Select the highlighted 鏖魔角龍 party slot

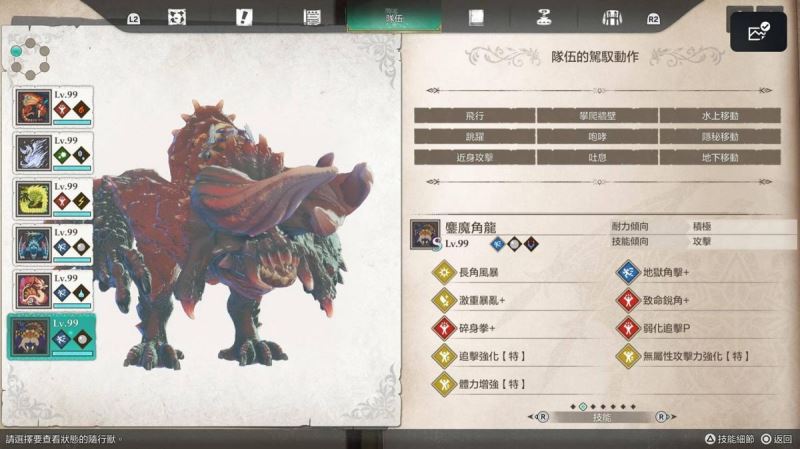pos(52,337)
